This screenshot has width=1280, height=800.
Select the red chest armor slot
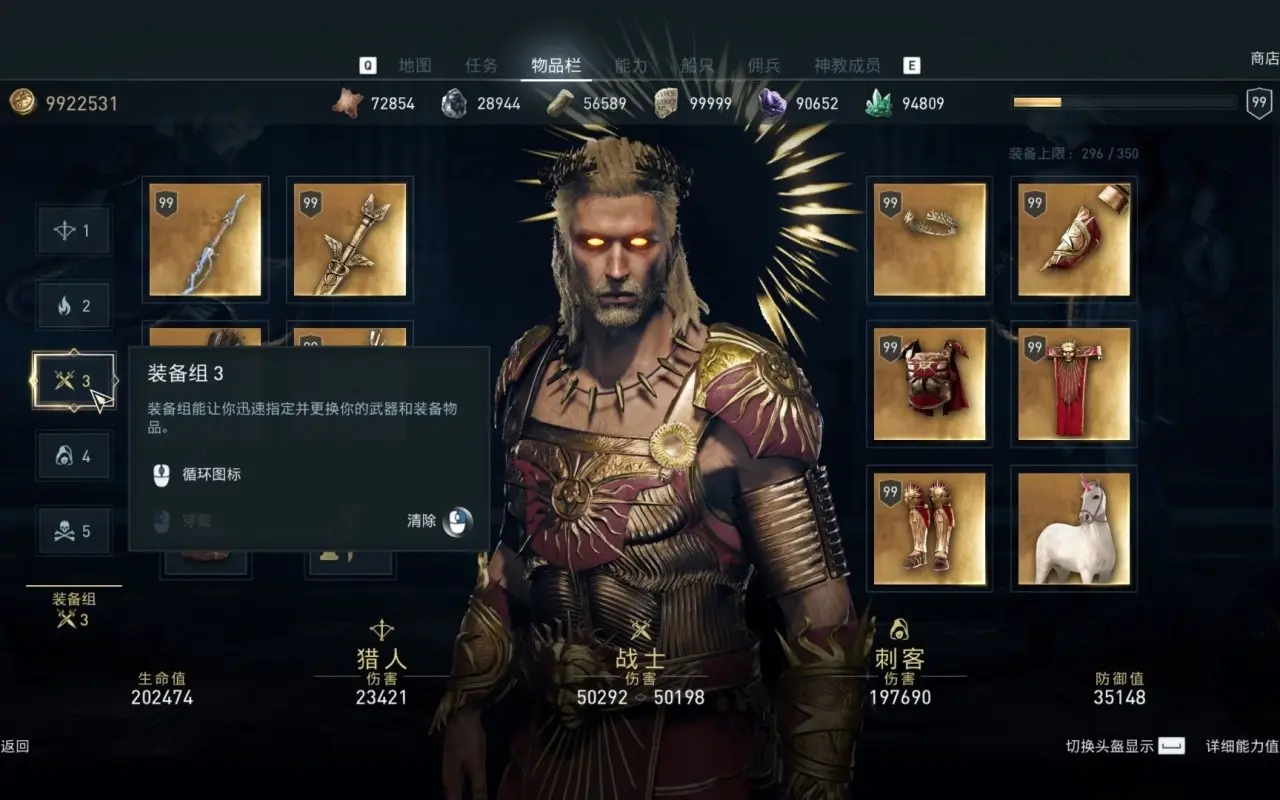click(x=930, y=384)
